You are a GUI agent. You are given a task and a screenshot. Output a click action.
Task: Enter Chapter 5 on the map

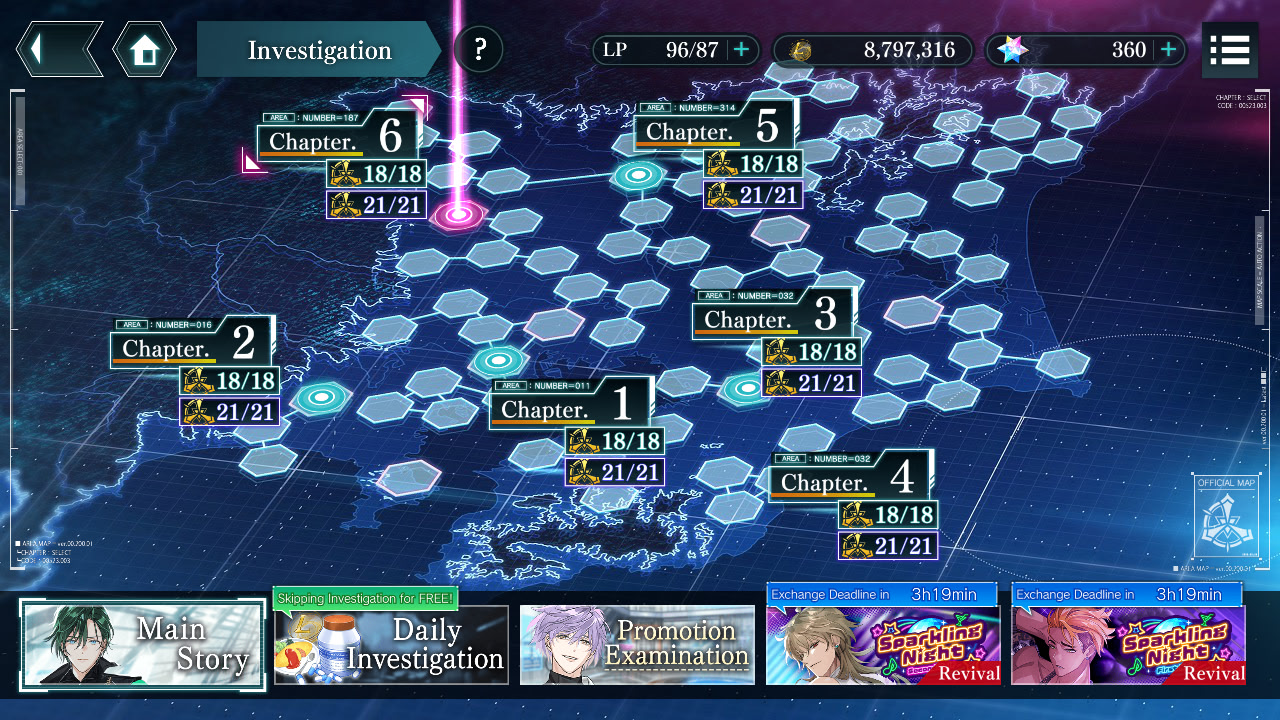(x=714, y=127)
